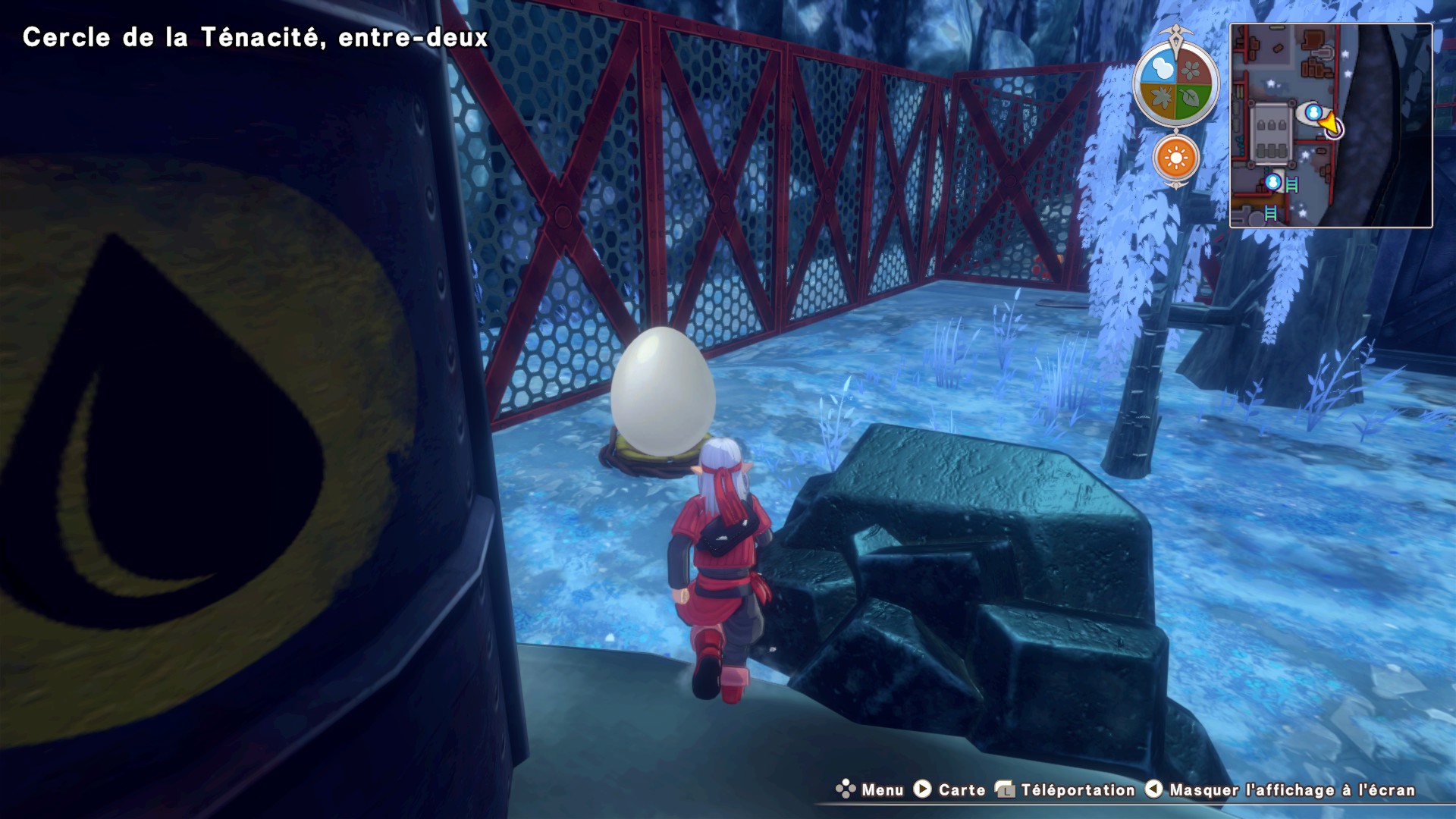Click the yellow player arrow on minimap
Image resolution: width=1456 pixels, height=819 pixels.
[x=1330, y=122]
